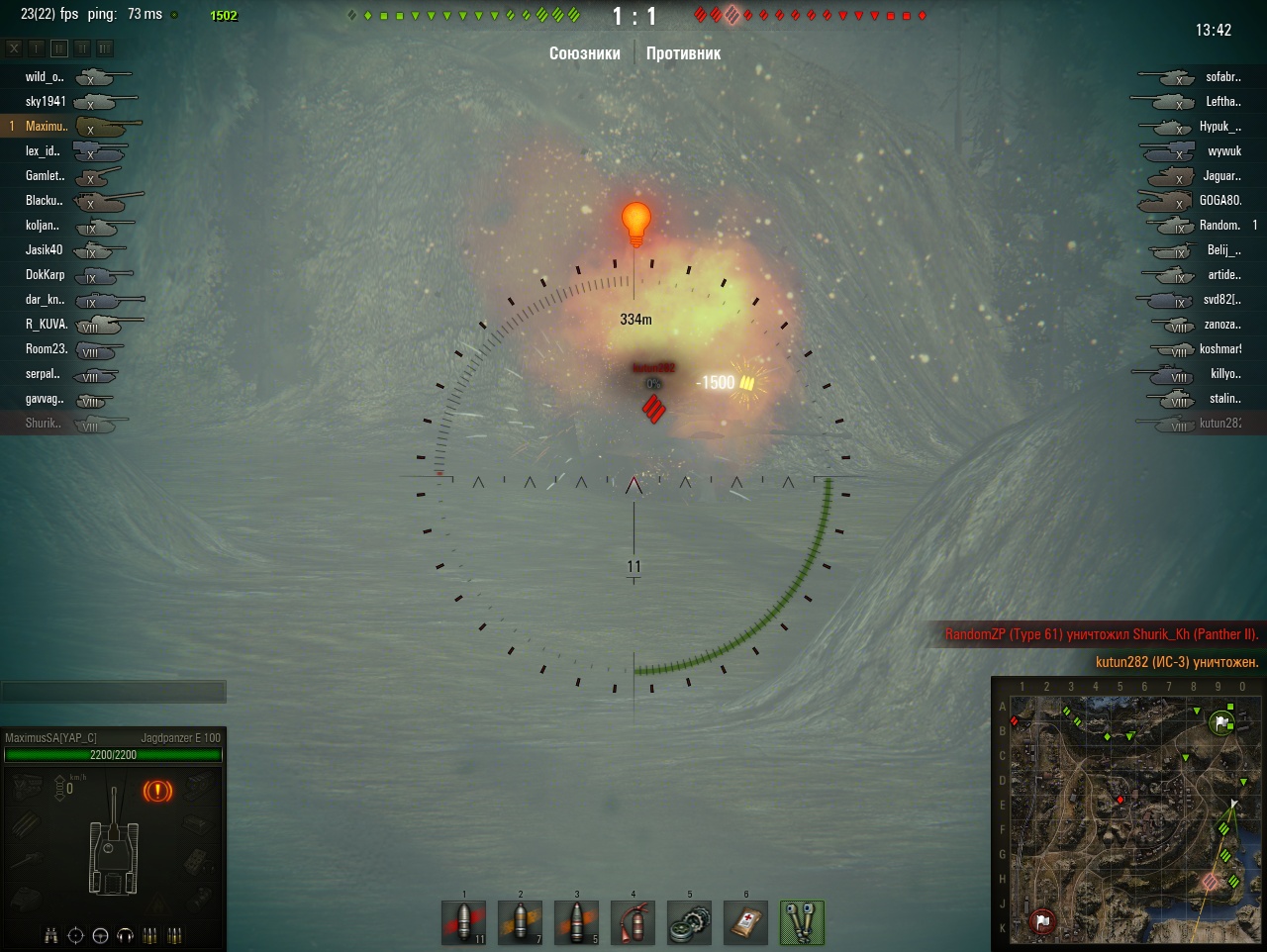The image size is (1267, 952).
Task: Select the shell in hotbar slot 1
Action: pos(463,922)
